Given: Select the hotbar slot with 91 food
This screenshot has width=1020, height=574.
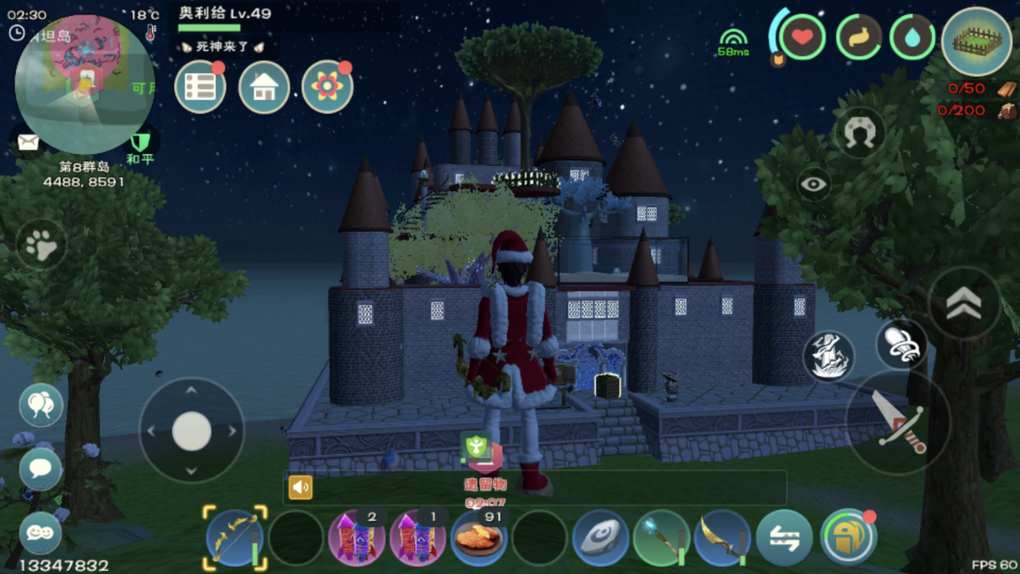Looking at the screenshot, I should [478, 538].
